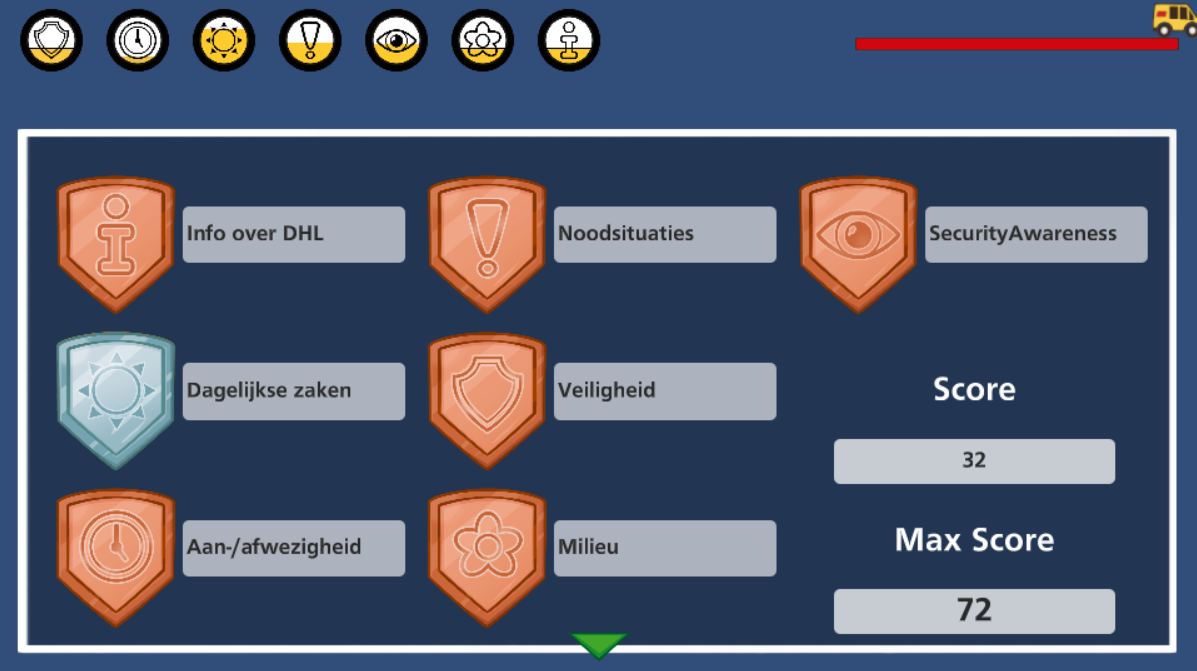Viewport: 1197px width, 671px height.
Task: Click the bronze eye shield badge
Action: (858, 243)
